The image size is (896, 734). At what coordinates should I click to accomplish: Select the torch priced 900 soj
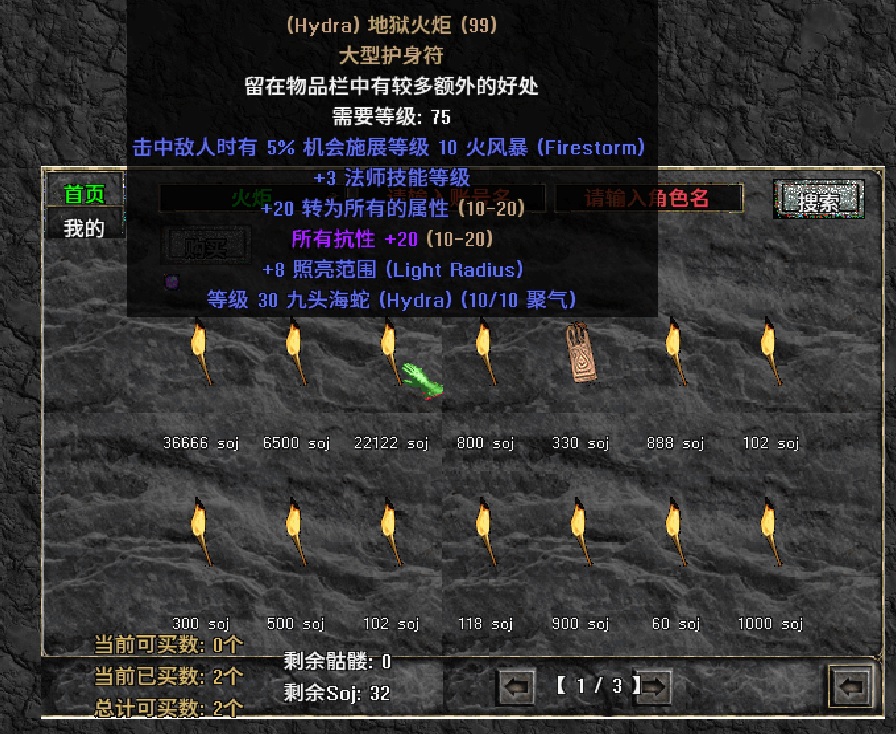[x=579, y=532]
